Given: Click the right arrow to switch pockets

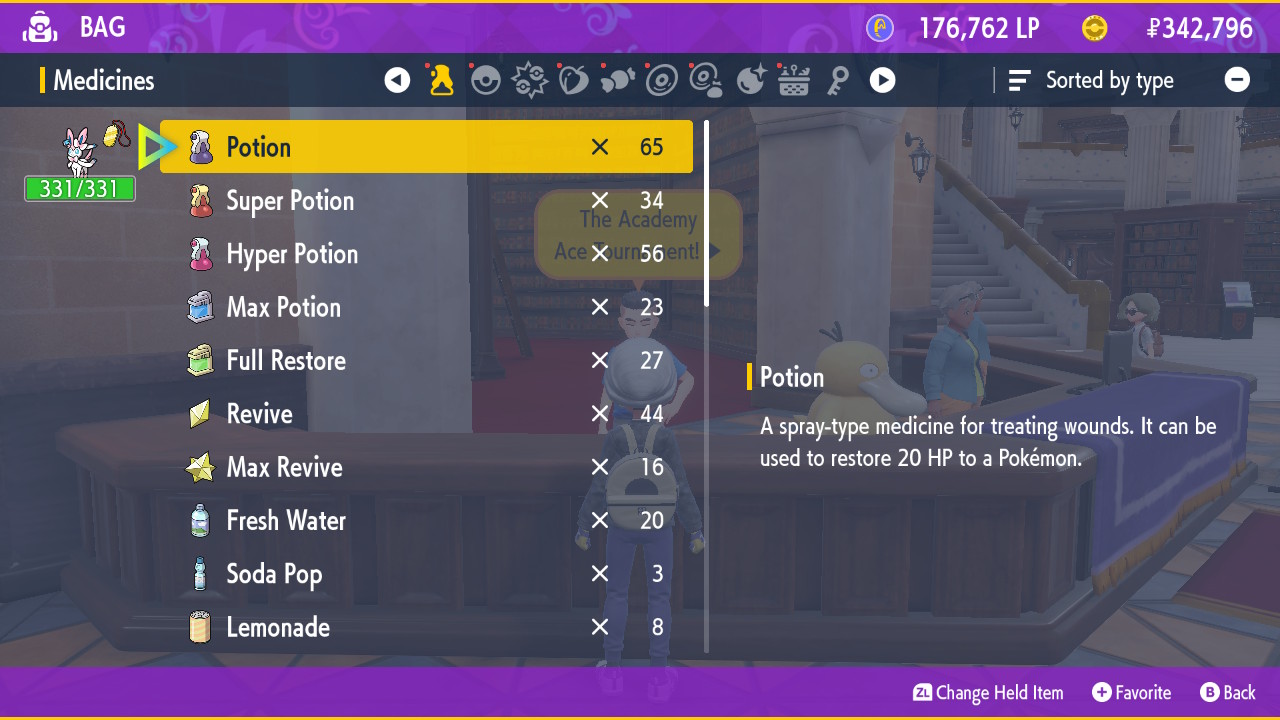Looking at the screenshot, I should [x=882, y=80].
